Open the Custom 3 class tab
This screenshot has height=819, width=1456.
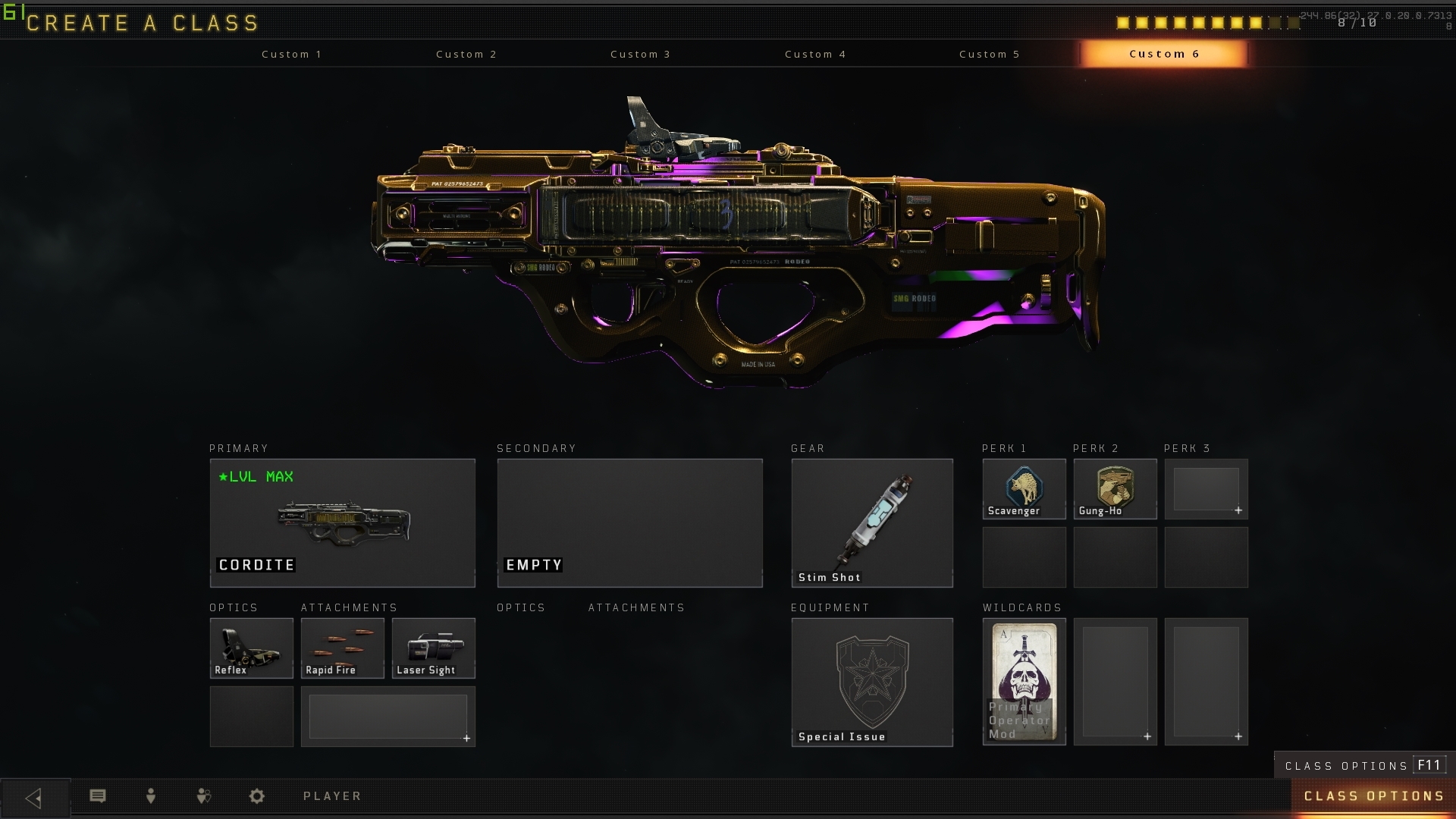click(x=641, y=54)
